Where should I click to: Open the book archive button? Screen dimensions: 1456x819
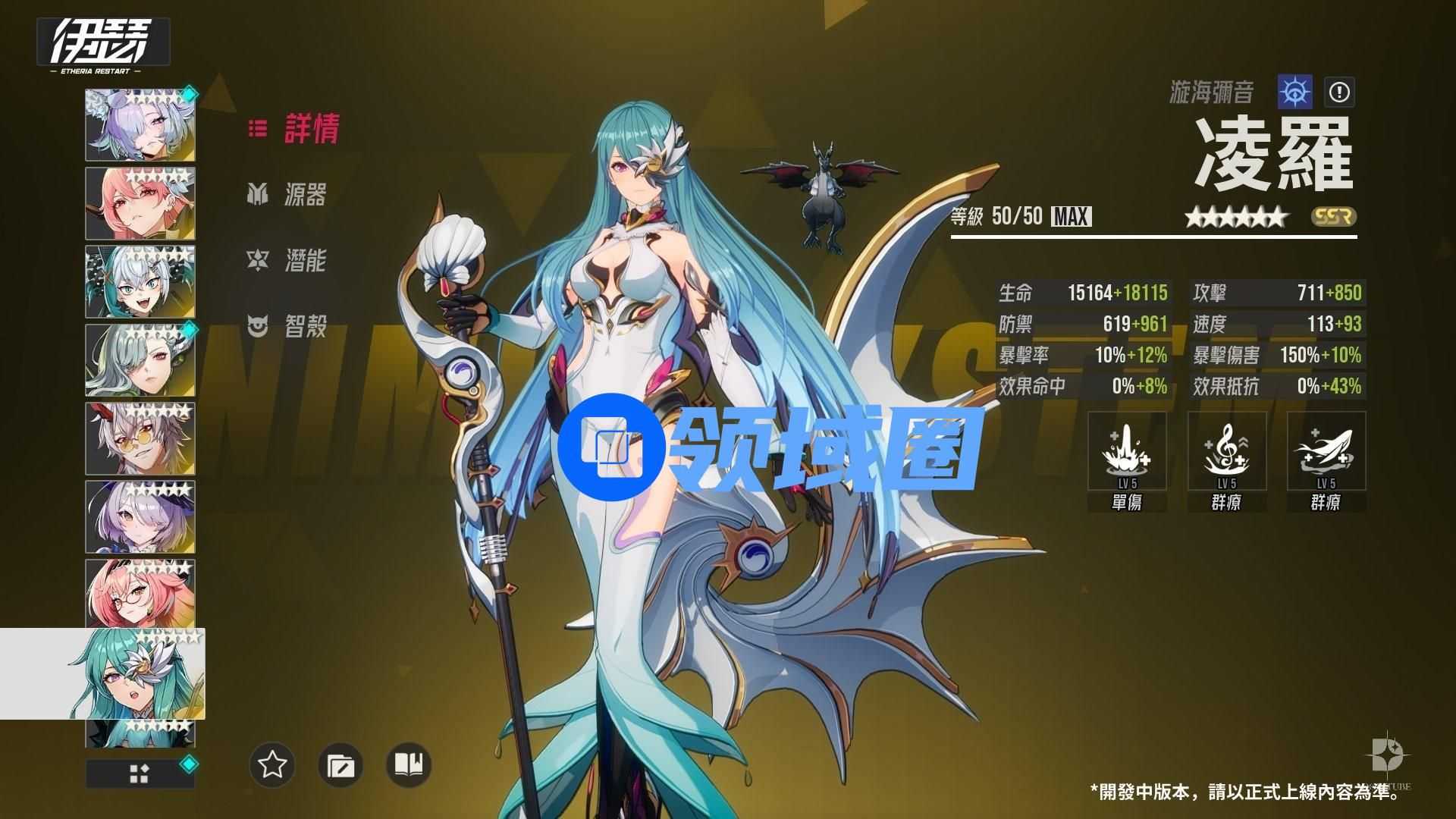click(x=409, y=764)
